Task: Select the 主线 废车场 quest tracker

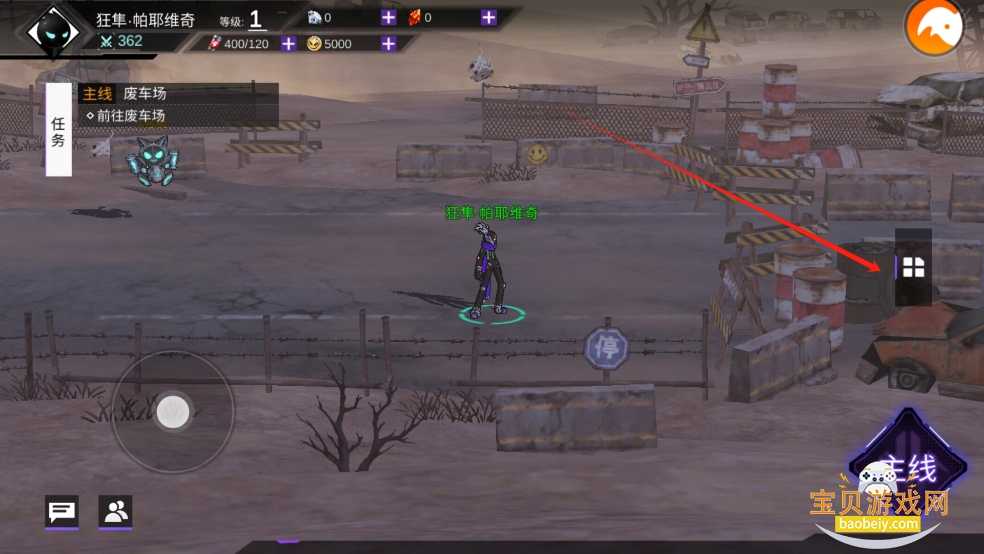Action: click(178, 104)
